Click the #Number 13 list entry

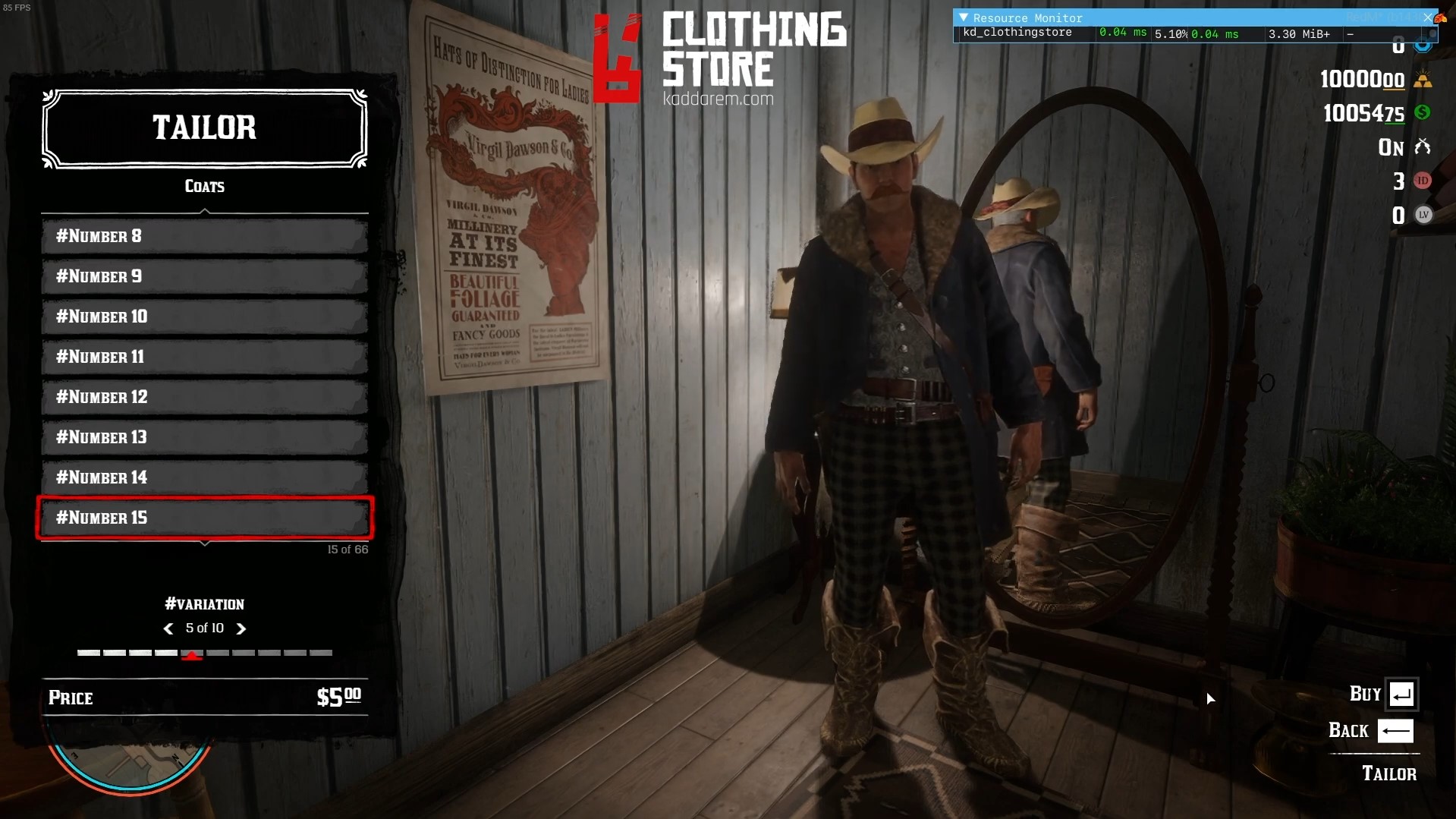pos(205,437)
